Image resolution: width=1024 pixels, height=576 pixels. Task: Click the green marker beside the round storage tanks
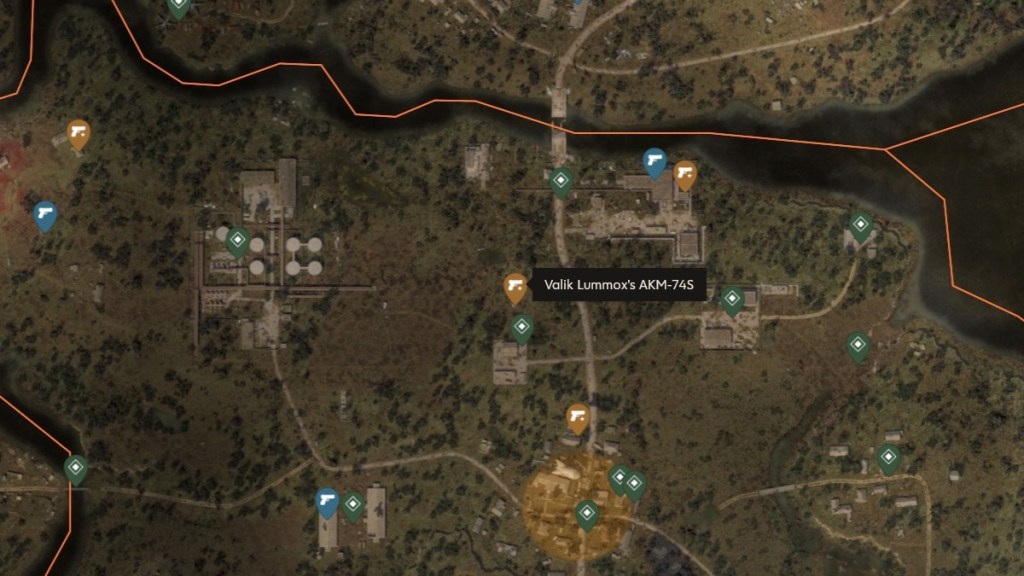click(x=238, y=241)
